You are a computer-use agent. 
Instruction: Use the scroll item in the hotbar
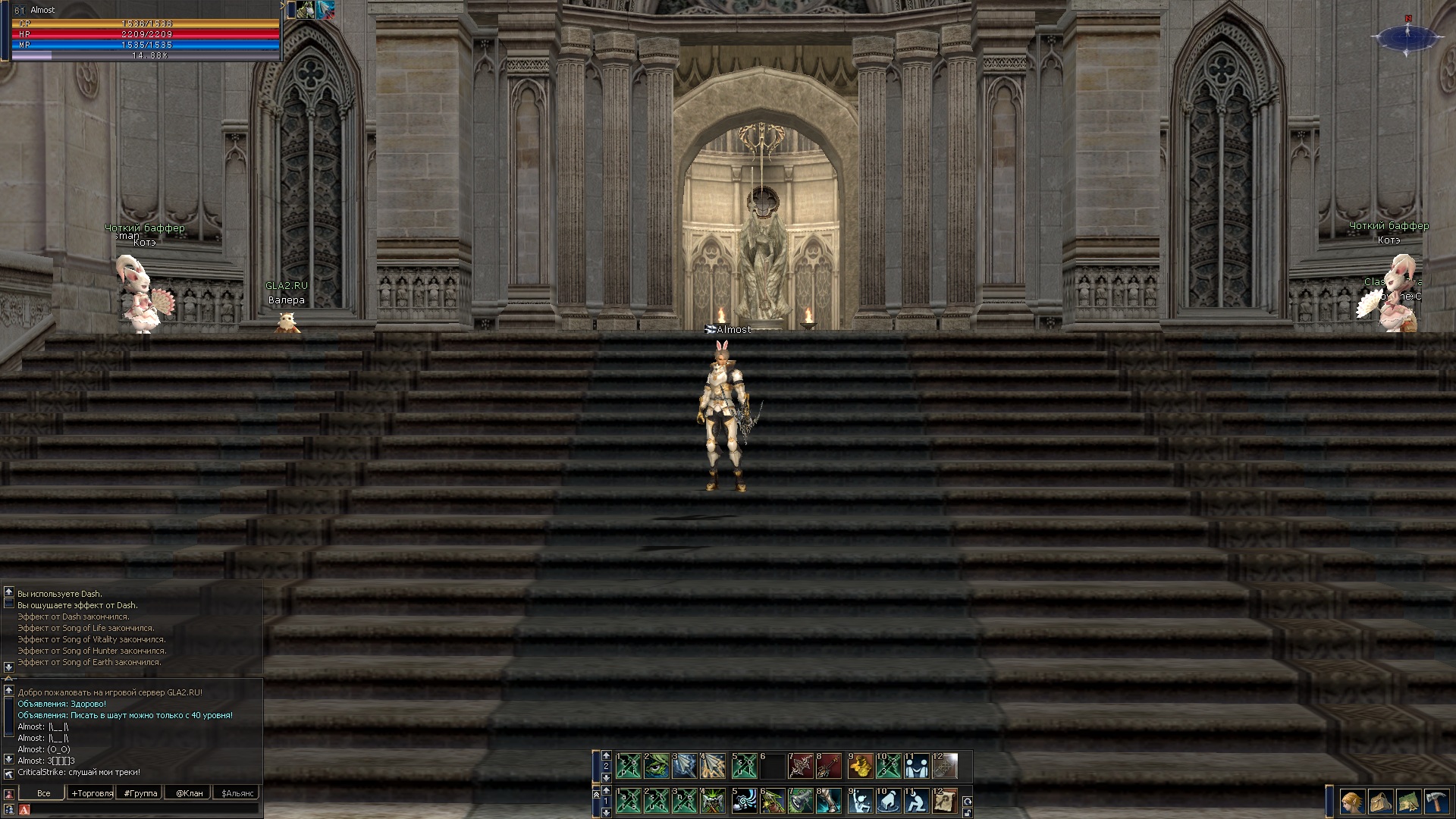[945, 801]
